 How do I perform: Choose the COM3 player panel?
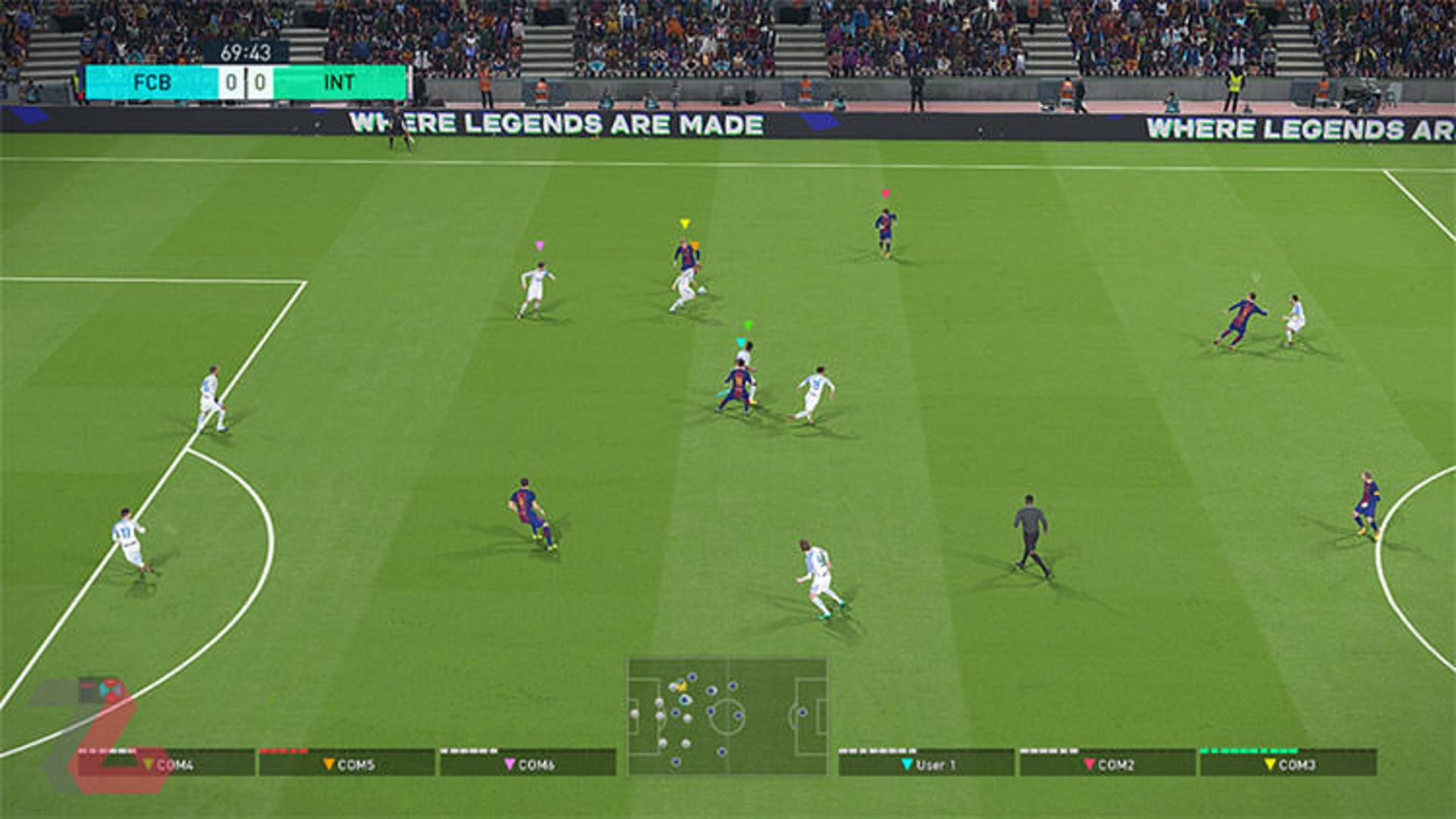[x=1288, y=763]
